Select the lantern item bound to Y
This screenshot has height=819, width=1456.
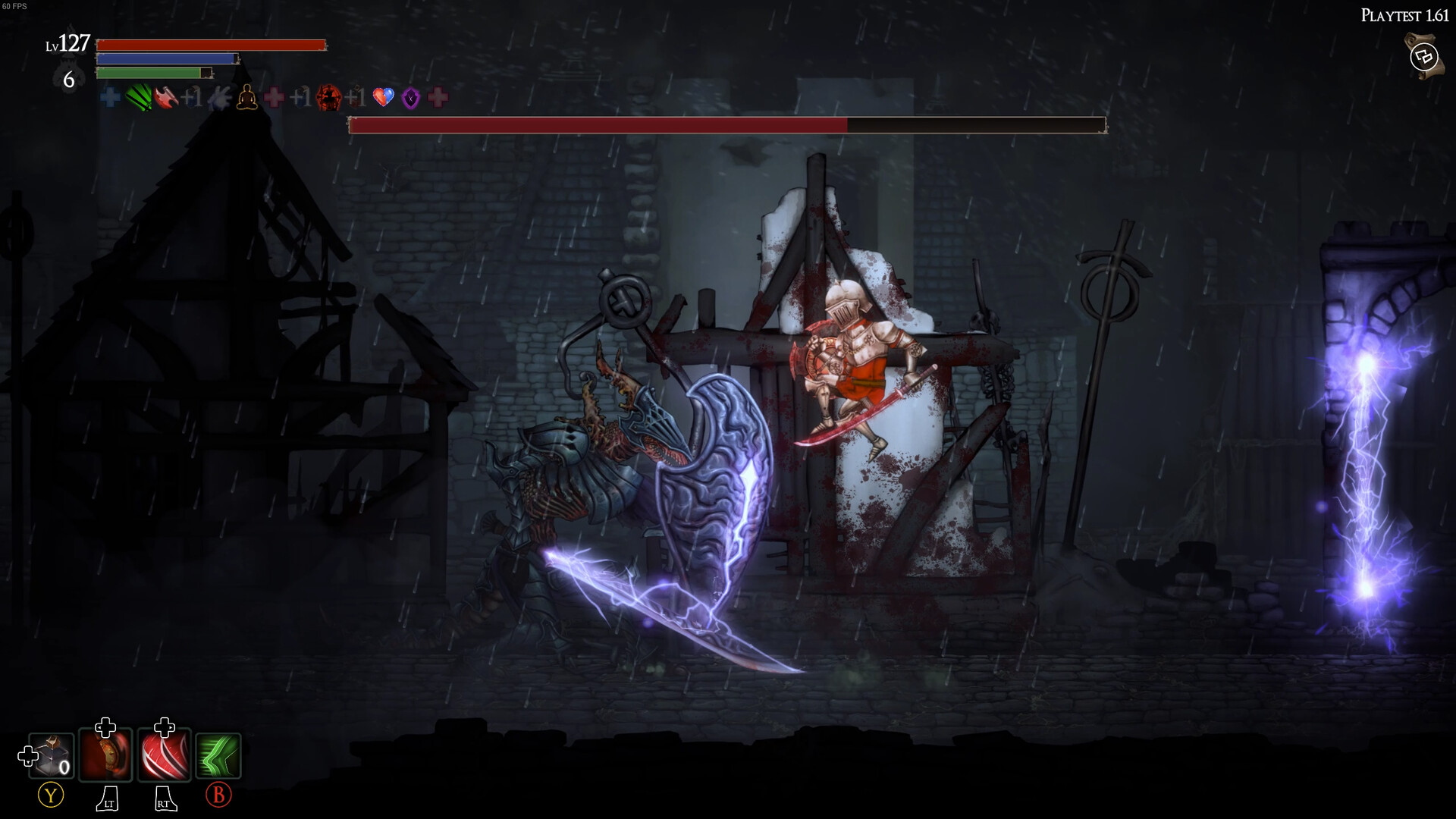click(x=50, y=756)
